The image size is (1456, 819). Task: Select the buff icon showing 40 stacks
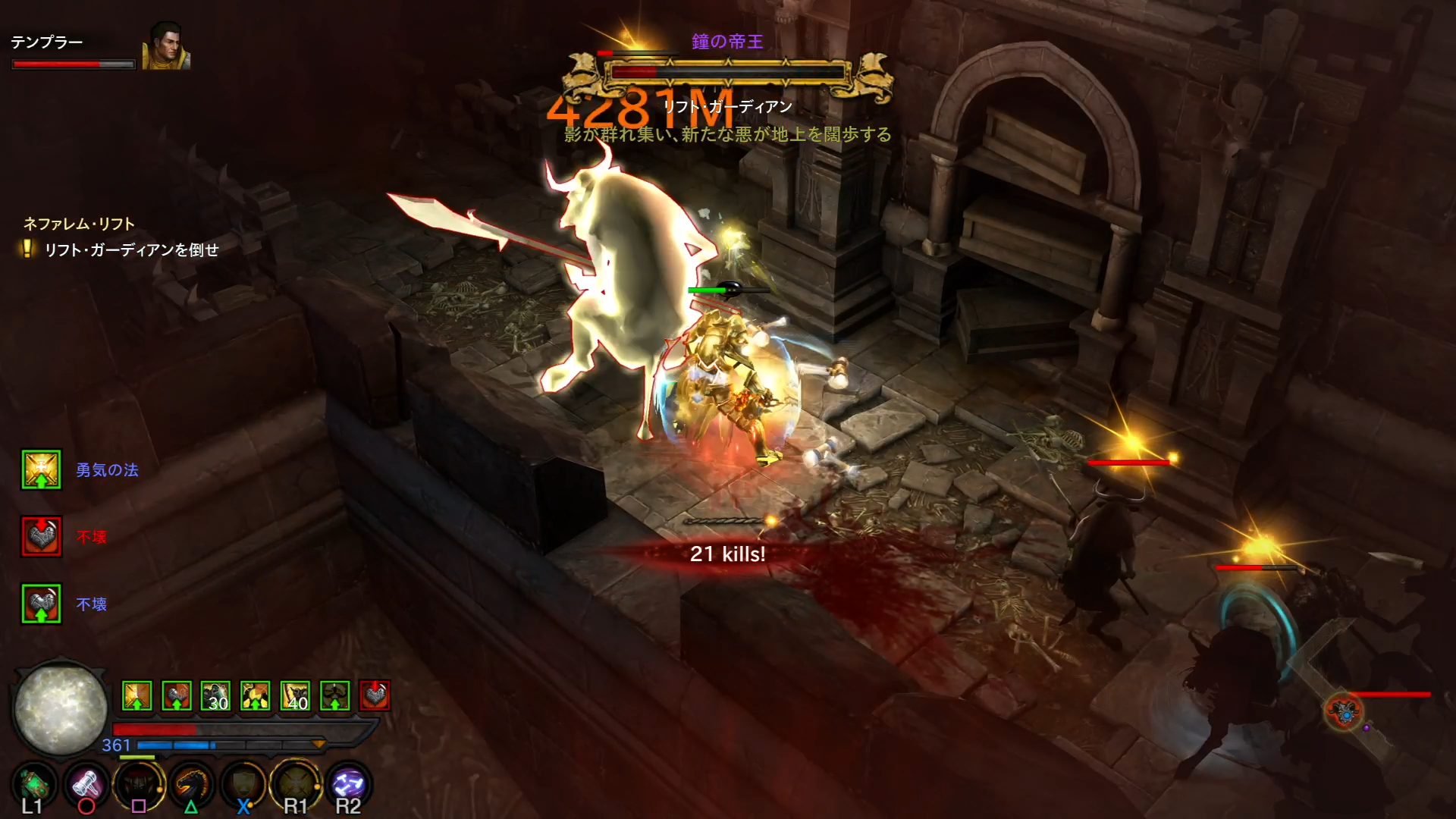(x=295, y=696)
